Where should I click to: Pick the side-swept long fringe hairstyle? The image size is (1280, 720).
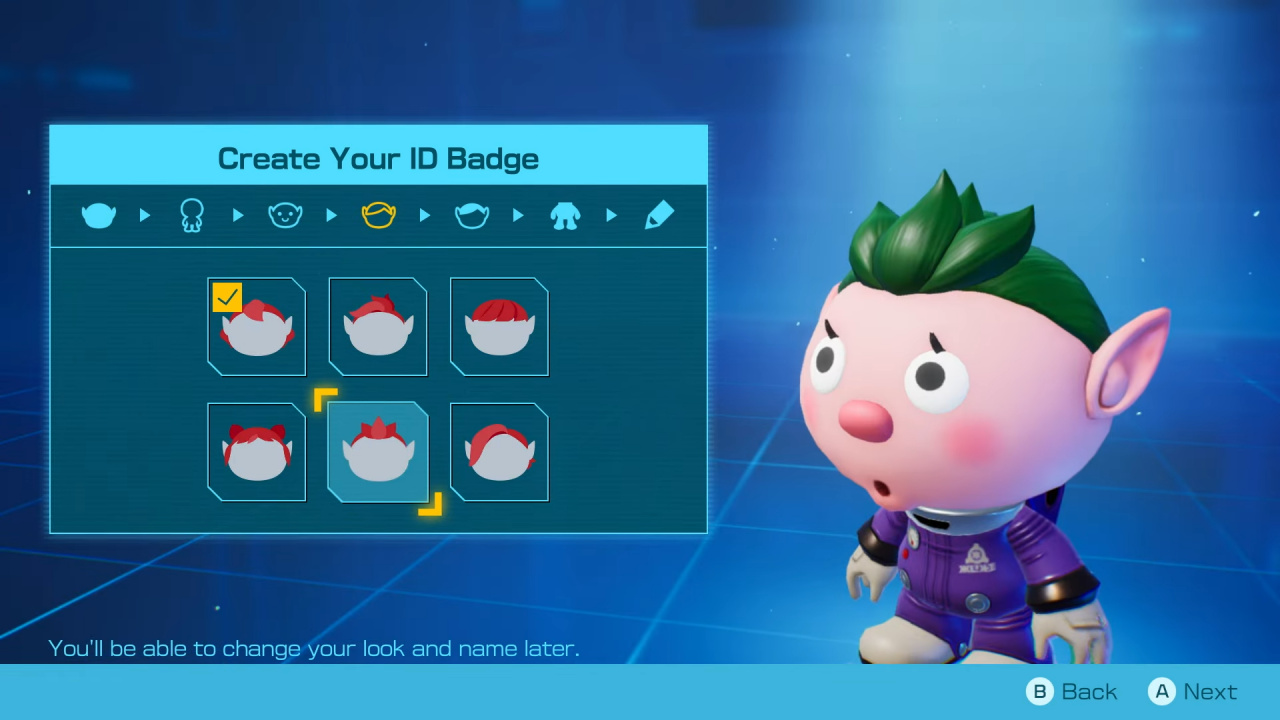point(499,452)
